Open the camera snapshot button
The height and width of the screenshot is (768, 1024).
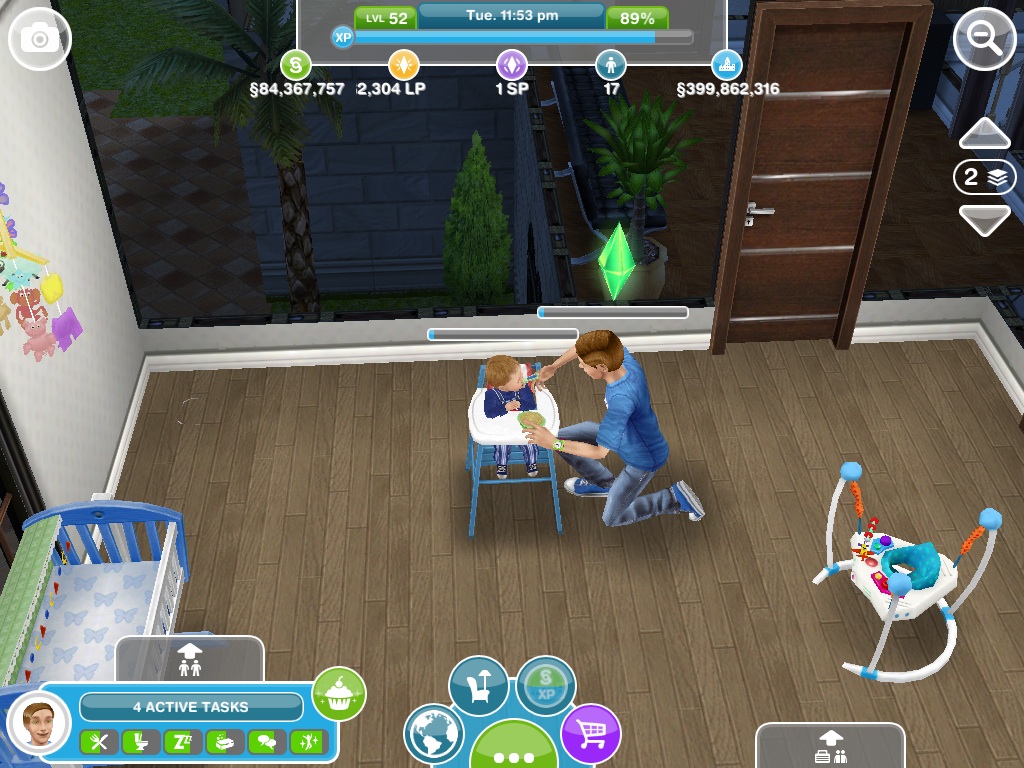[x=40, y=39]
